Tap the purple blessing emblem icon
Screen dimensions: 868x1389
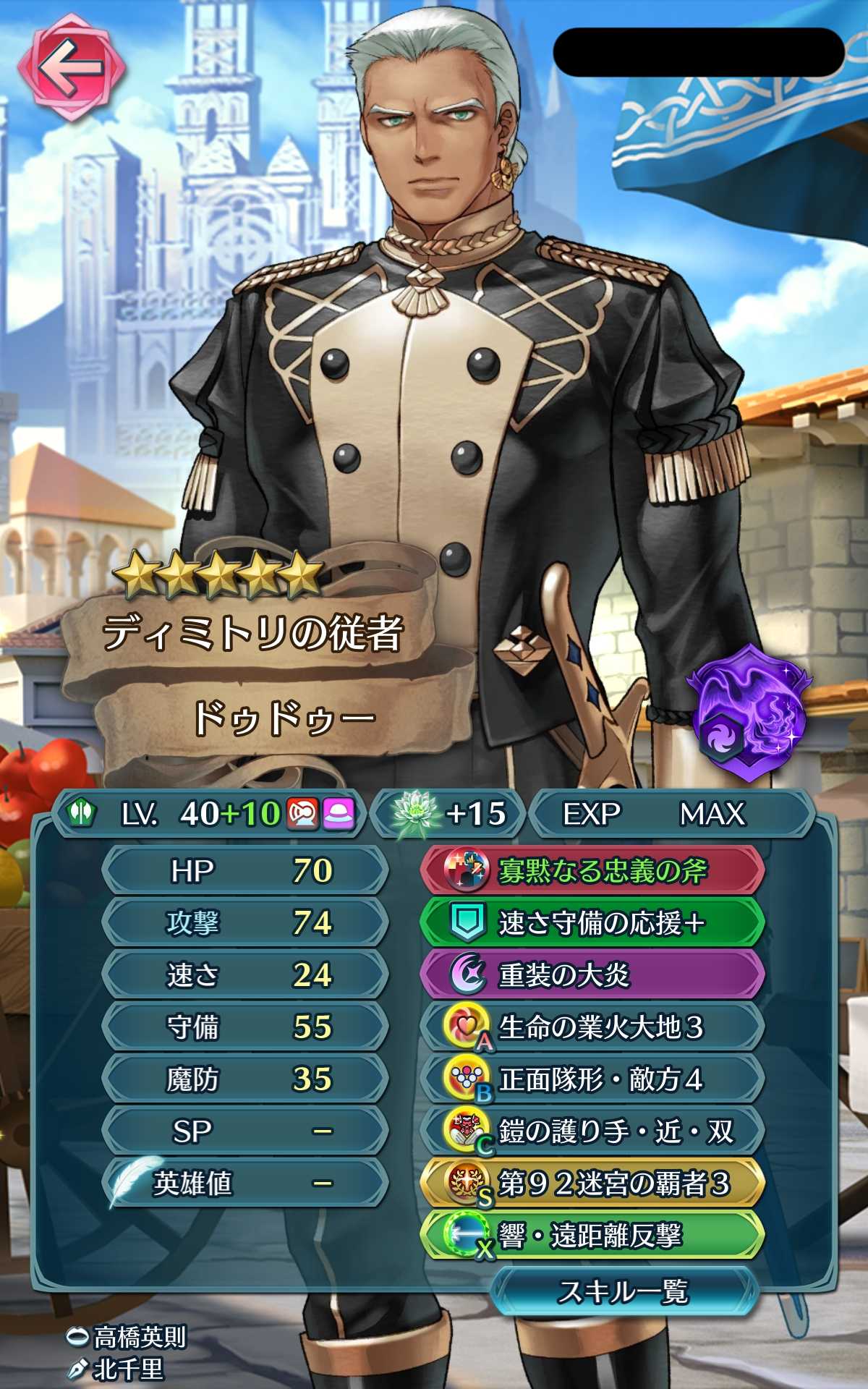[750, 713]
